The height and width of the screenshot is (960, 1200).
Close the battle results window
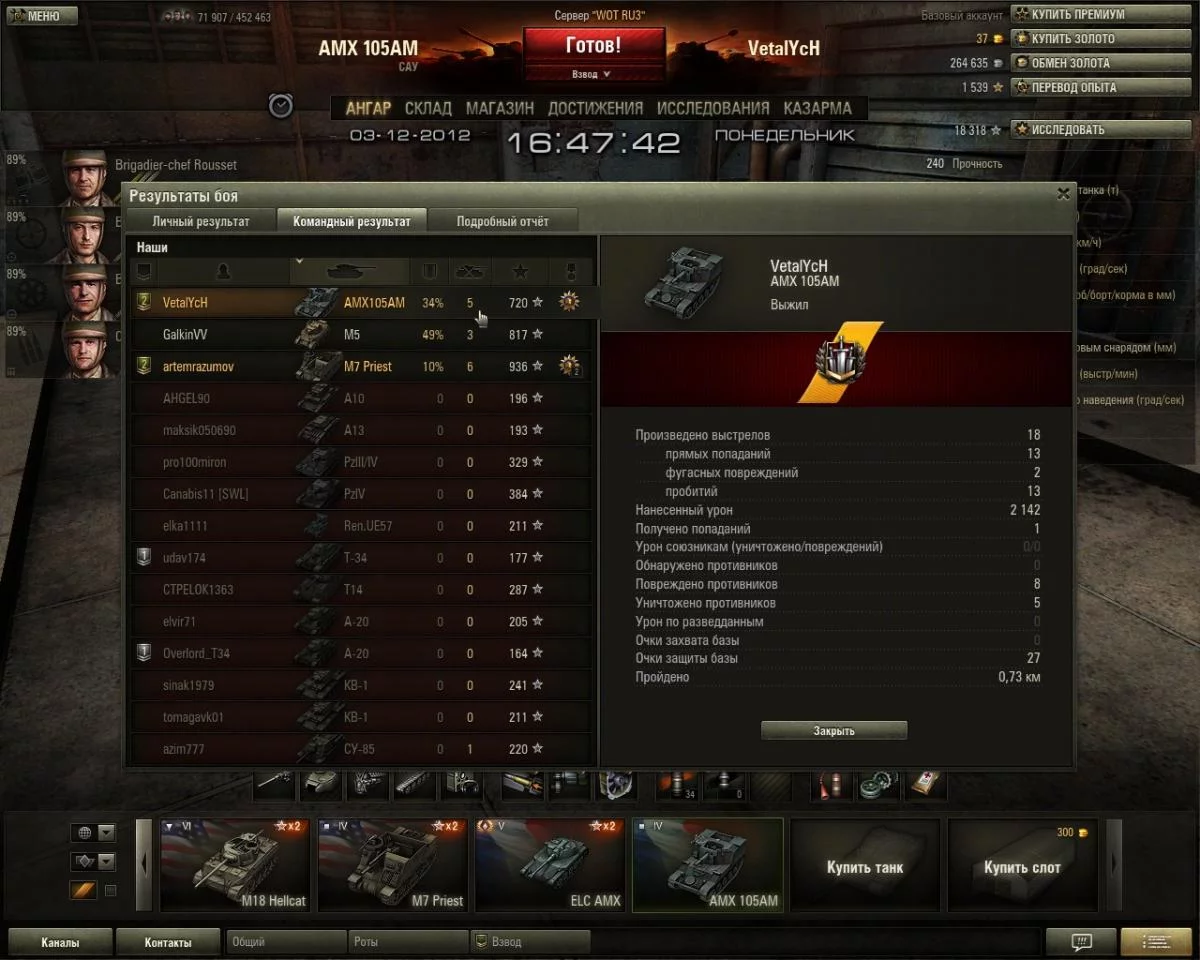pyautogui.click(x=1064, y=195)
